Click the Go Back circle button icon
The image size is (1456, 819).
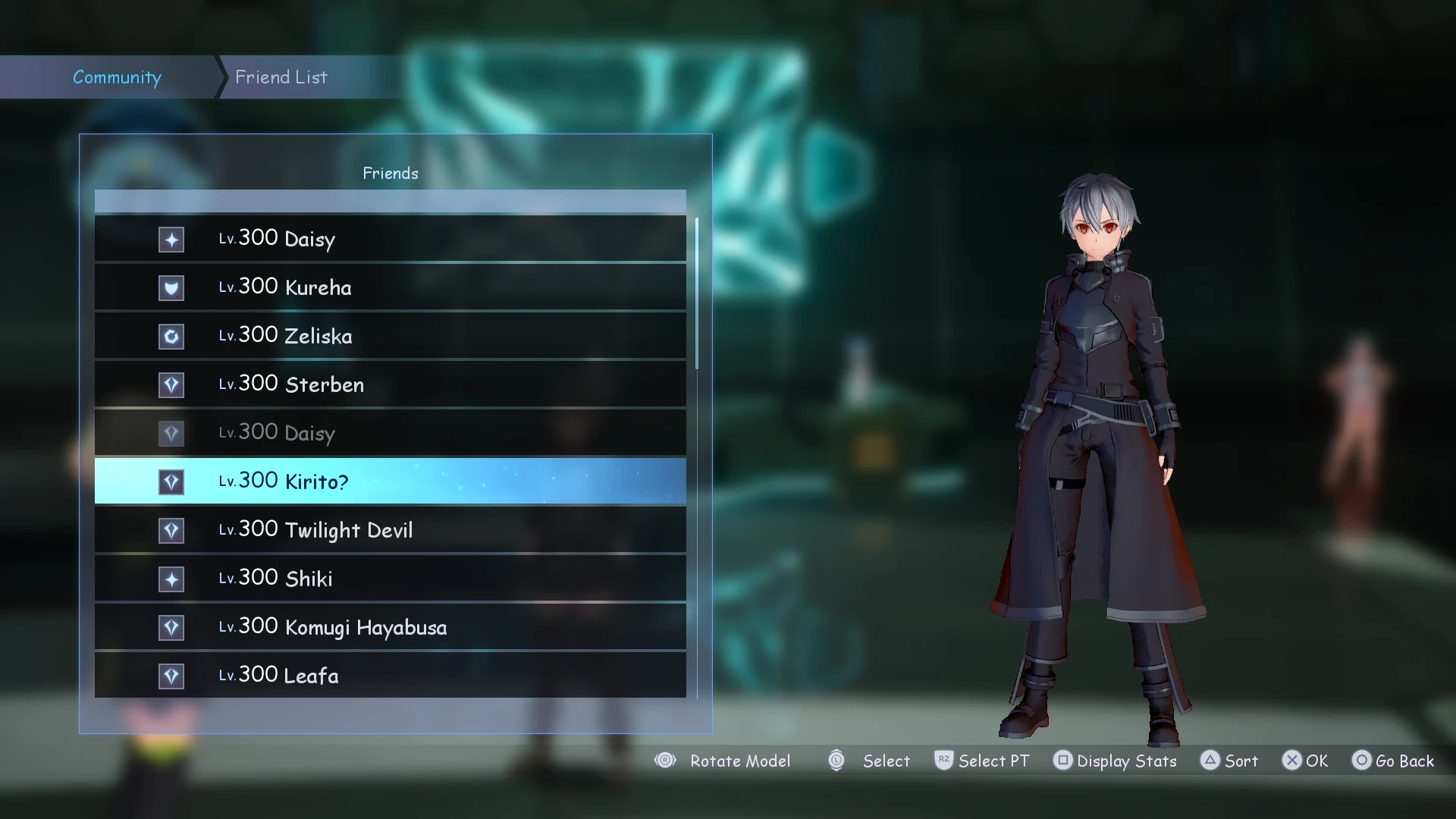point(1362,761)
